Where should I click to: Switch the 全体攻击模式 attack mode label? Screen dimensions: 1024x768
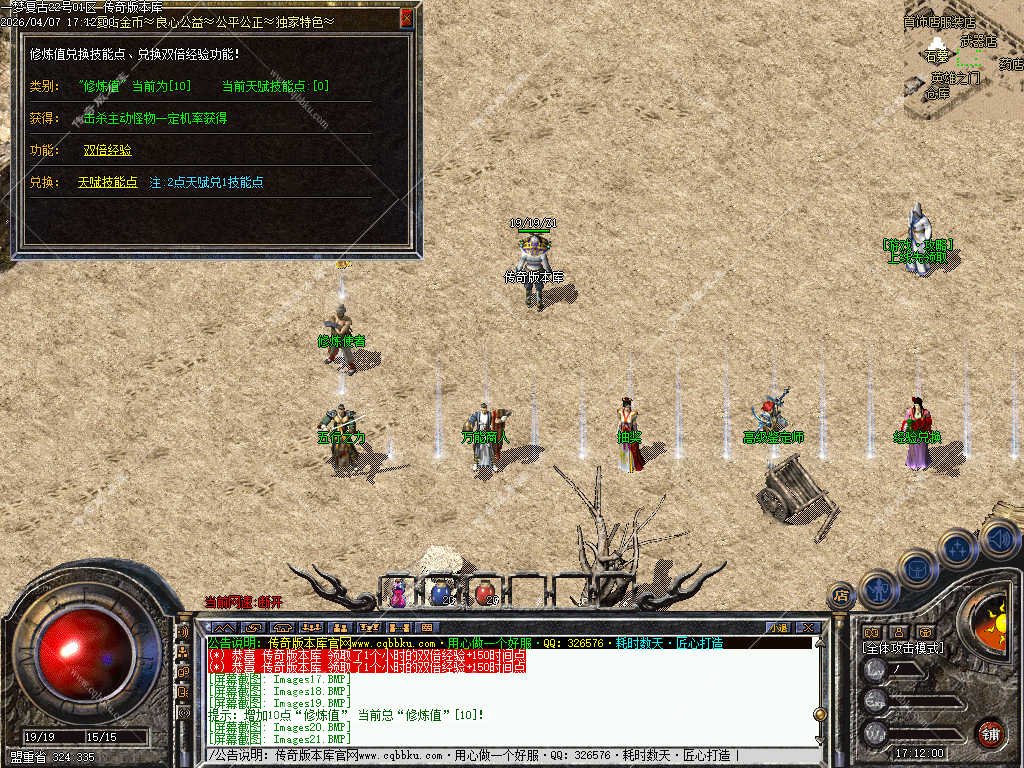click(903, 648)
